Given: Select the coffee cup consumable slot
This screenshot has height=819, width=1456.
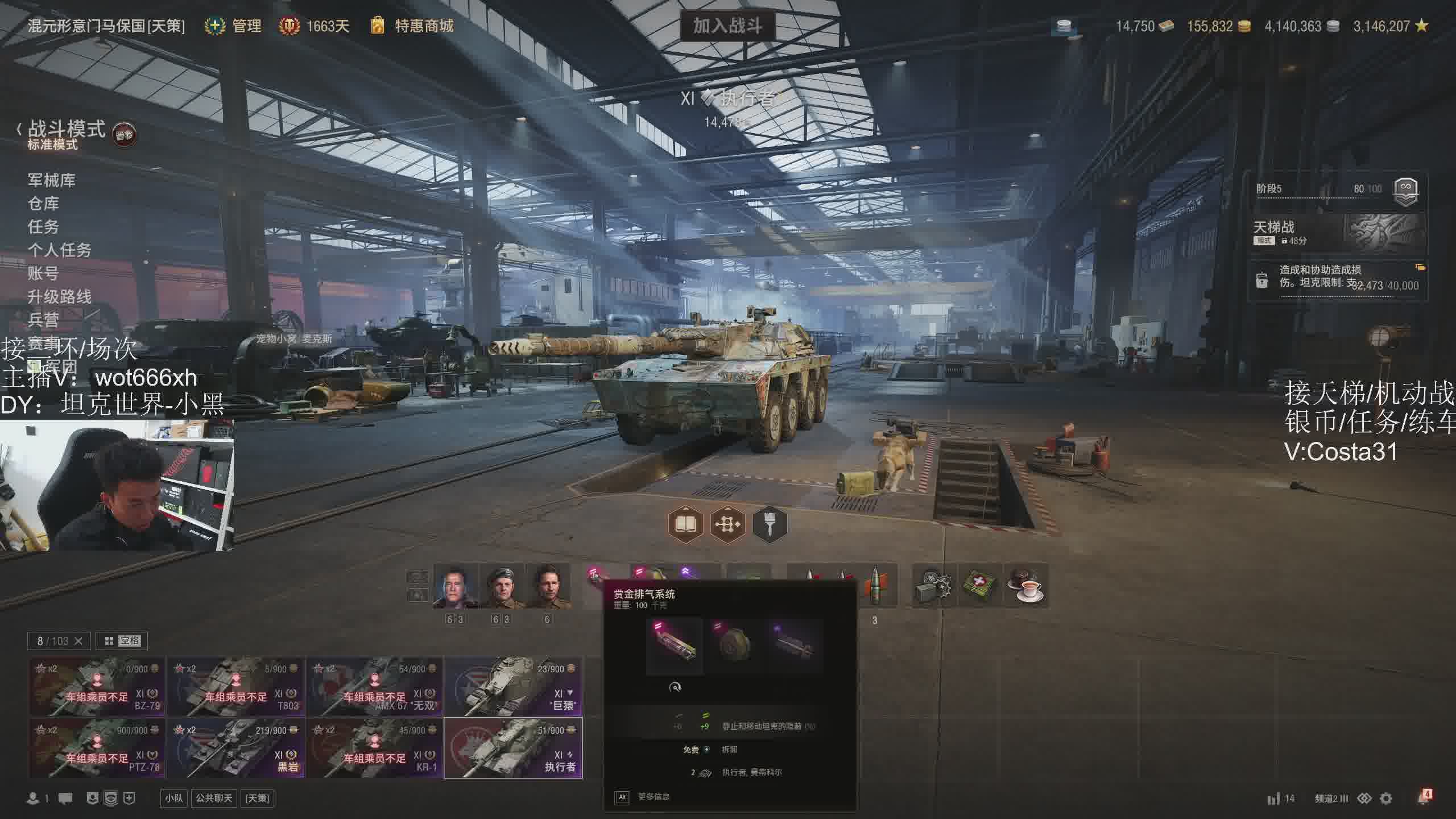Looking at the screenshot, I should 1027,586.
